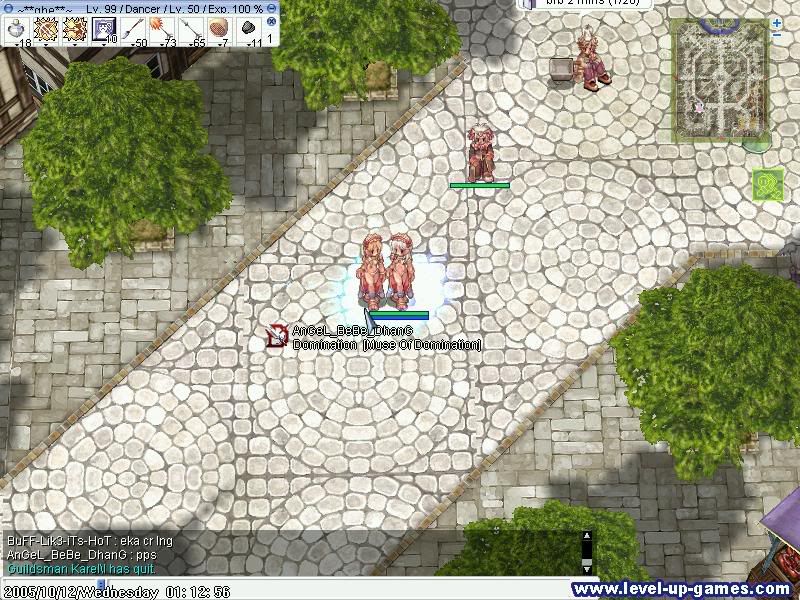Close the hotbar with its X button

(x=270, y=21)
